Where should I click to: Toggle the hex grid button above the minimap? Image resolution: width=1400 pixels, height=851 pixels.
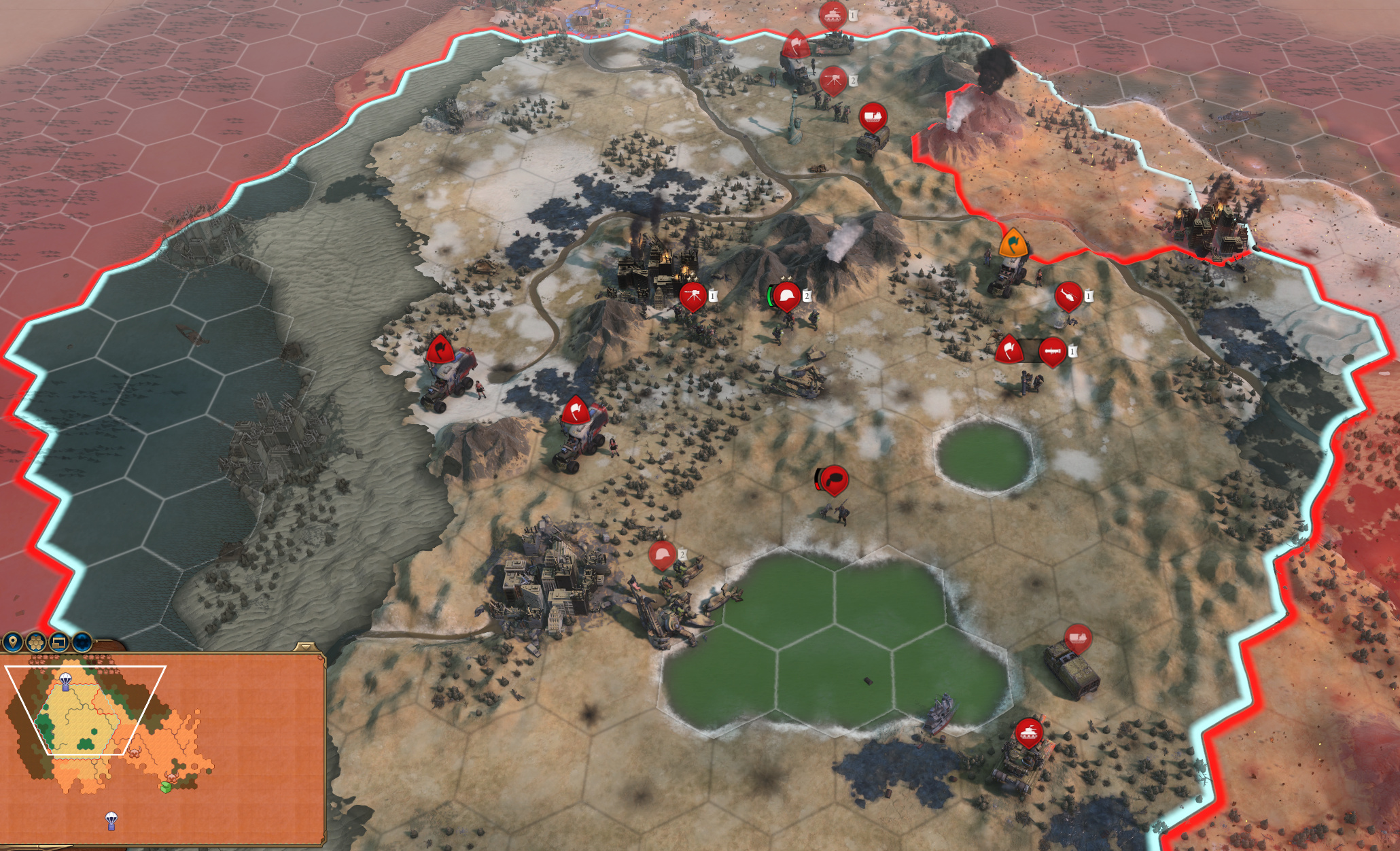[35, 641]
